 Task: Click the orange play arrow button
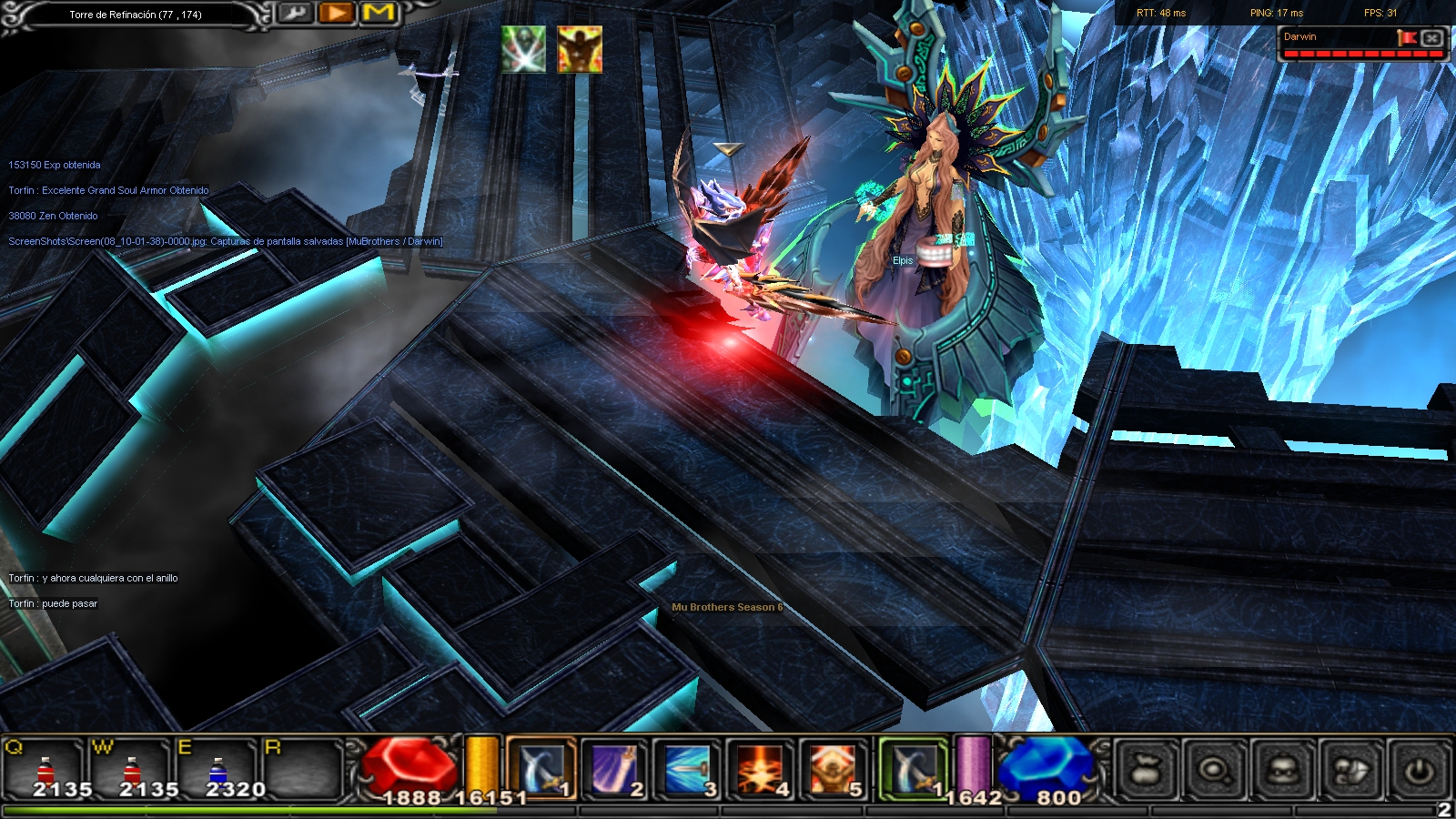(337, 13)
